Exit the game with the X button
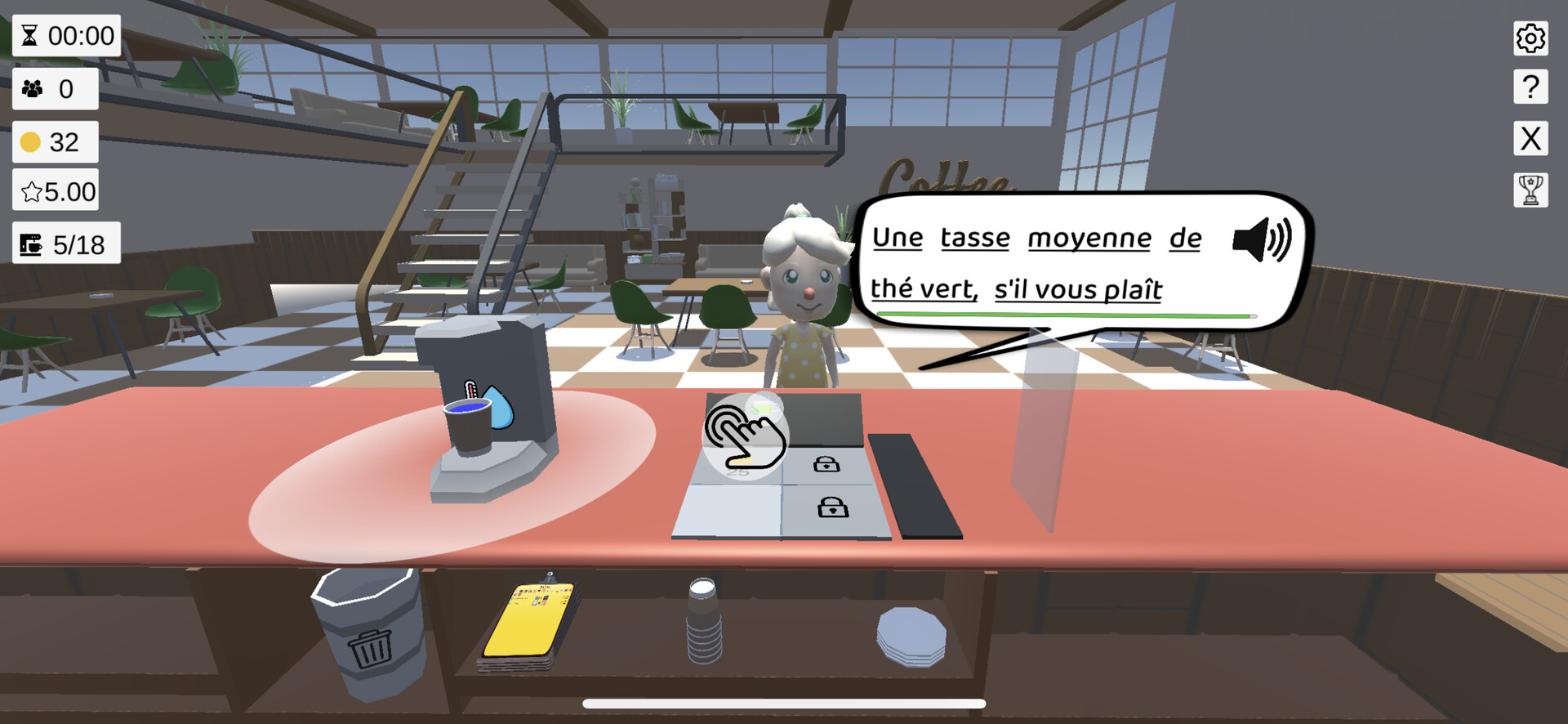This screenshot has width=1568, height=724. (x=1532, y=139)
